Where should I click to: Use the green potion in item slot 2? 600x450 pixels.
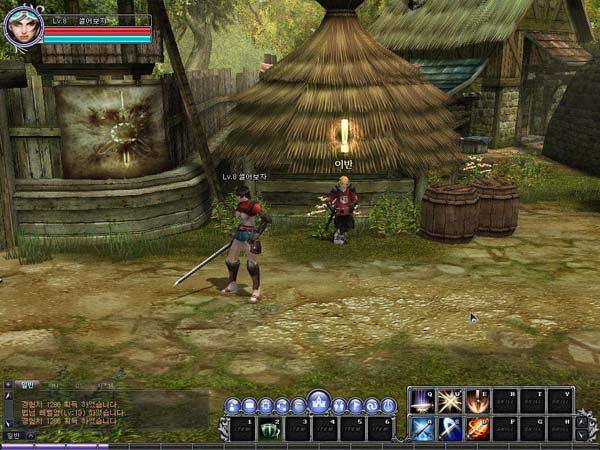point(270,429)
